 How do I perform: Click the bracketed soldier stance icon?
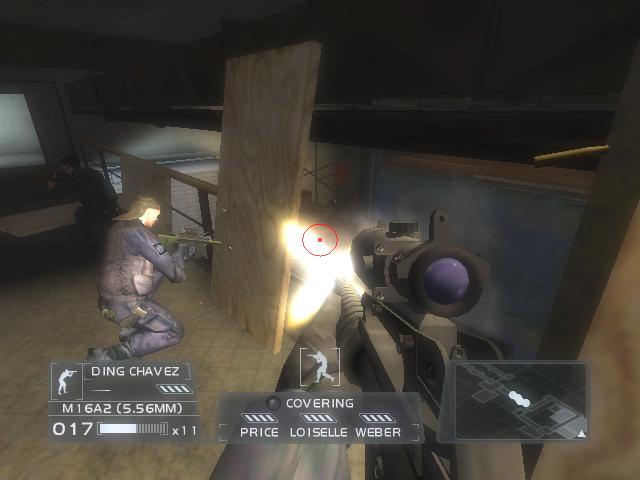click(319, 365)
